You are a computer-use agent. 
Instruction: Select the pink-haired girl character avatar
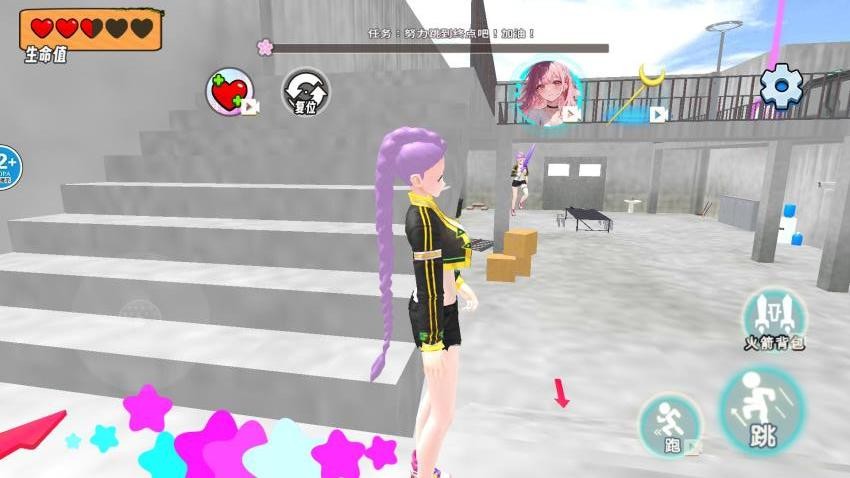click(x=548, y=91)
